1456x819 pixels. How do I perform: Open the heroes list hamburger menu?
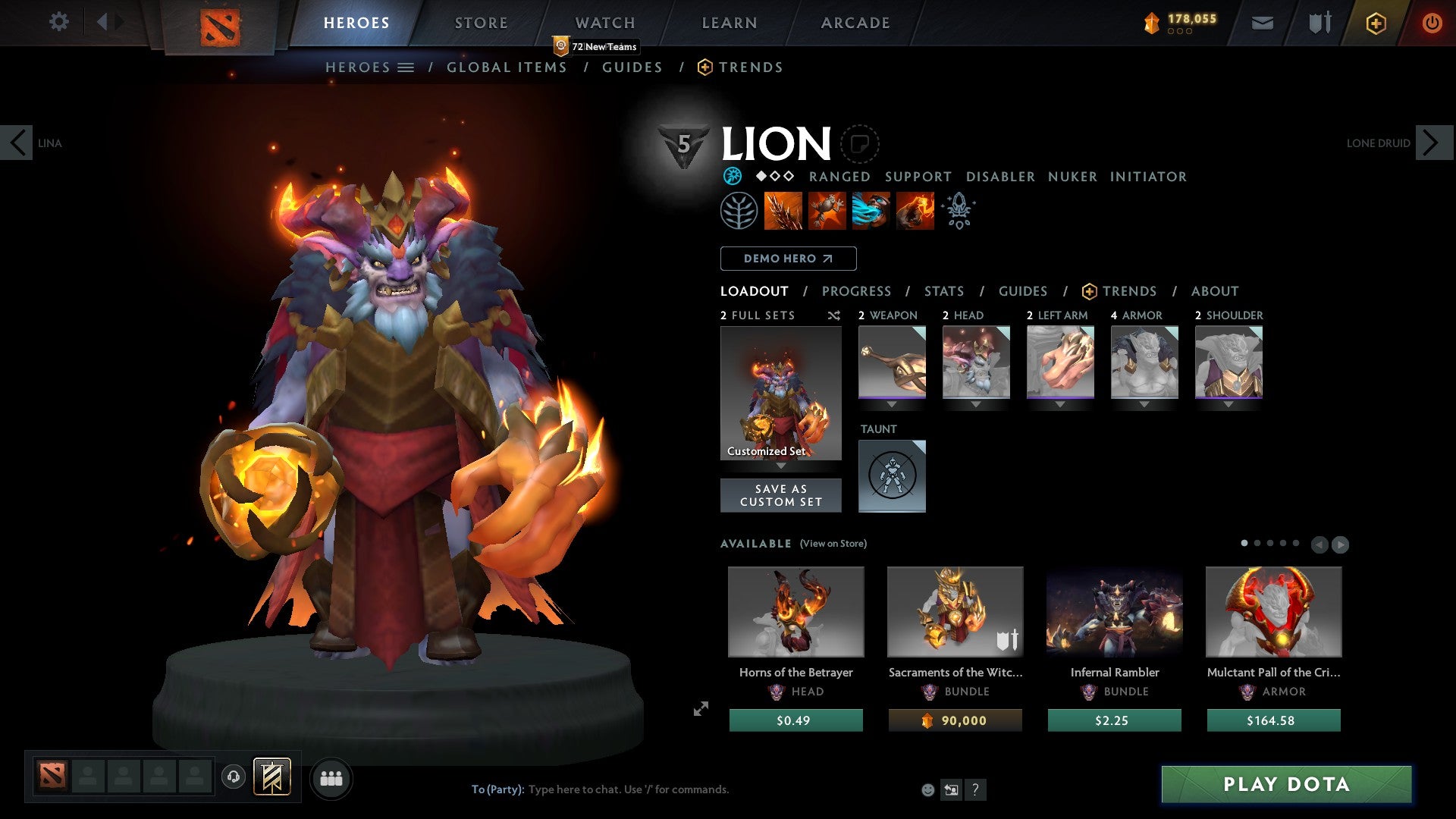pyautogui.click(x=406, y=67)
